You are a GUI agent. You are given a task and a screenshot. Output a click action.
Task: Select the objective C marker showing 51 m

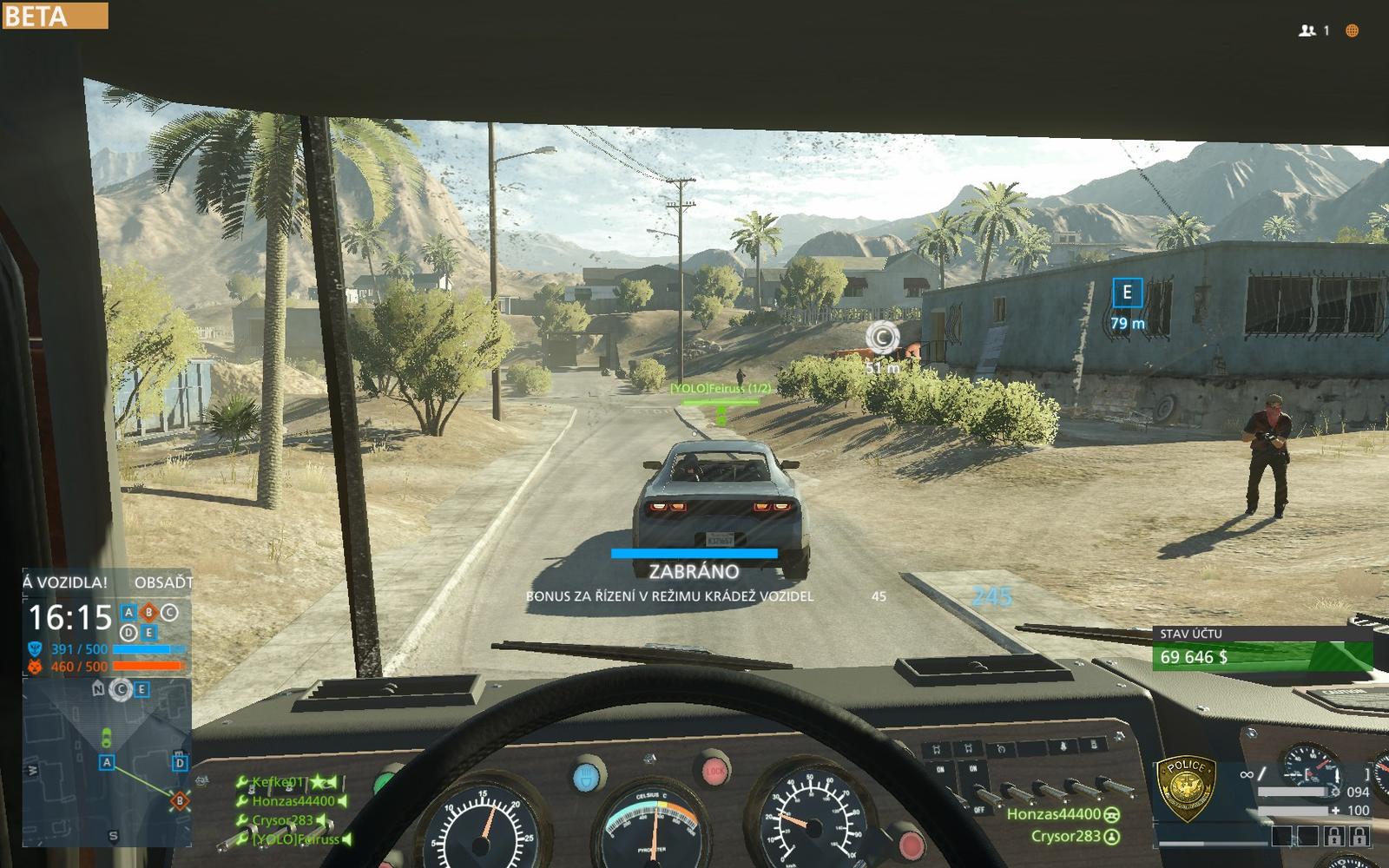click(882, 337)
